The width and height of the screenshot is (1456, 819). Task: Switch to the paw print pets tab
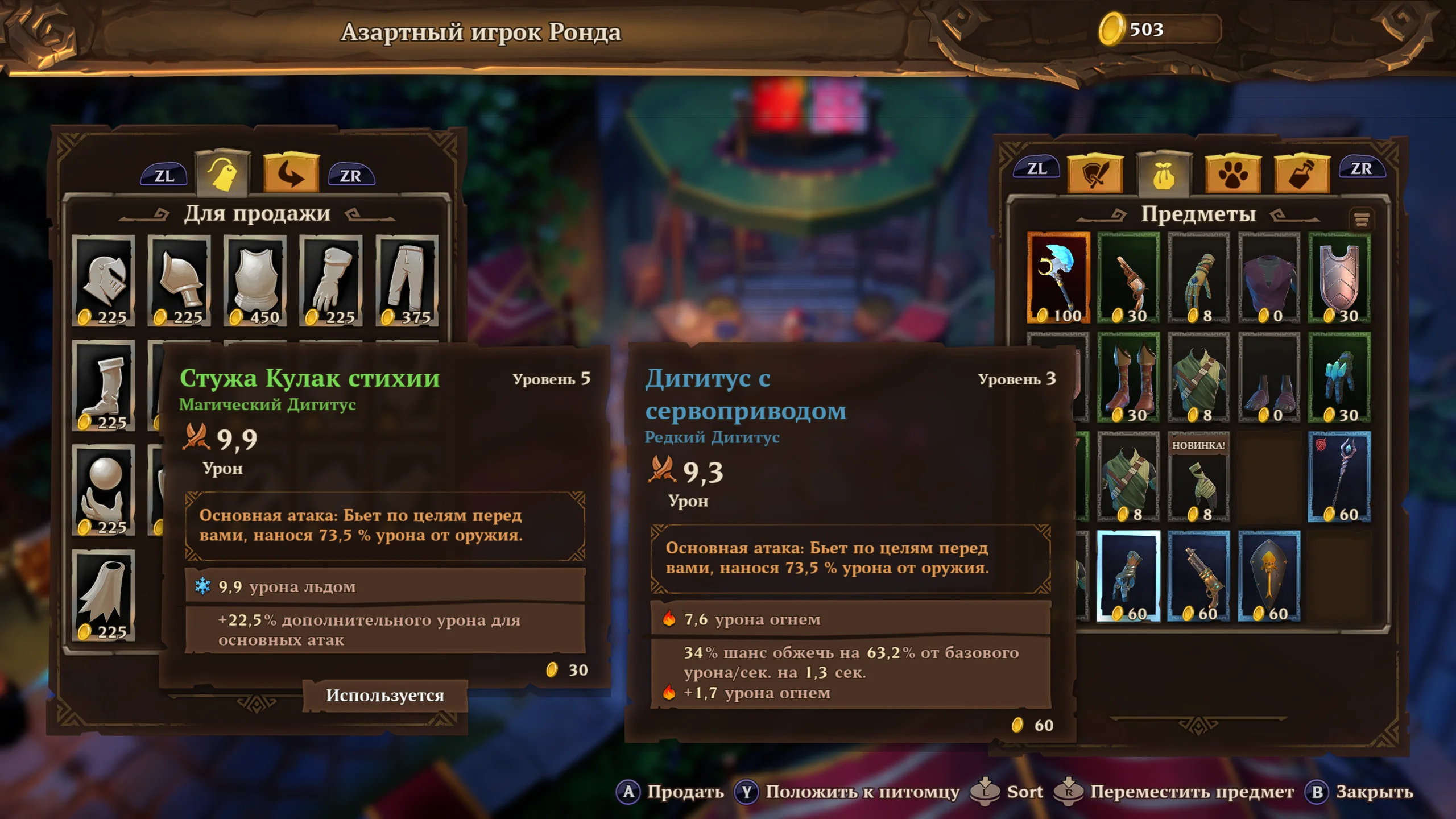click(x=1232, y=173)
